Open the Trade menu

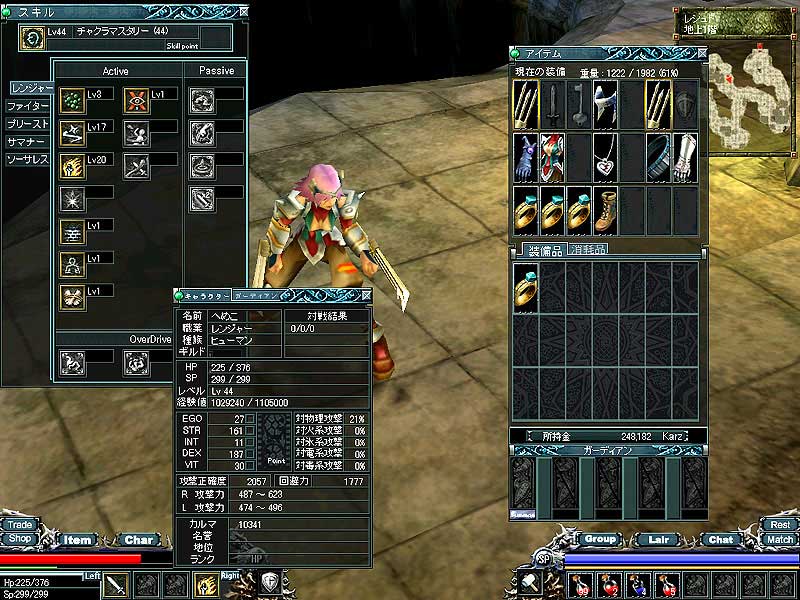19,524
